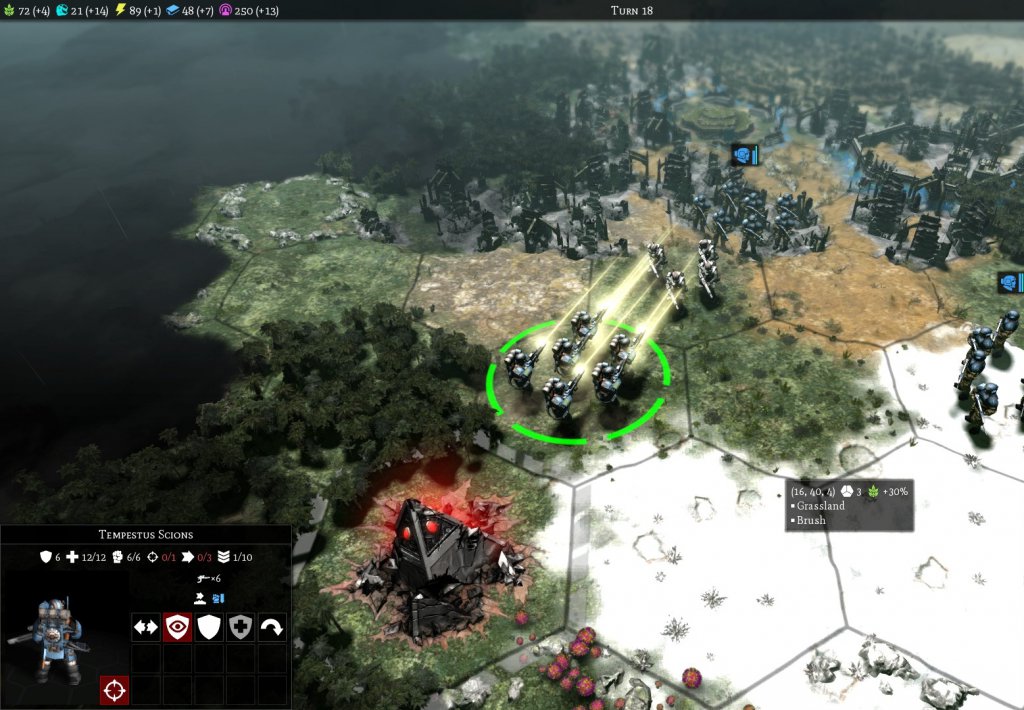Toggle the red overwatch eye-shield action
The height and width of the screenshot is (710, 1024).
177,627
